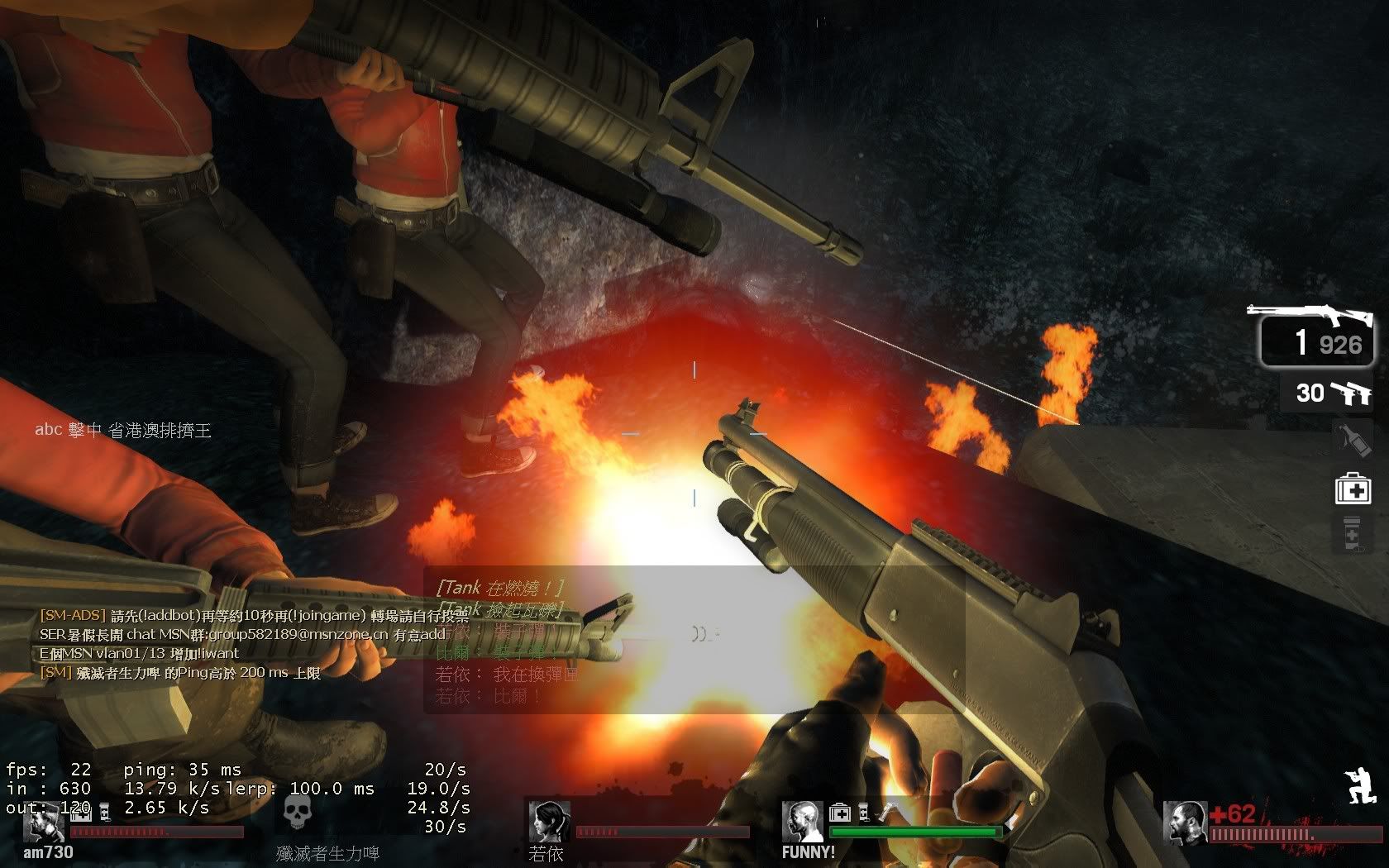Click the skull icon of dead teammate
This screenshot has height=868, width=1389.
(298, 813)
